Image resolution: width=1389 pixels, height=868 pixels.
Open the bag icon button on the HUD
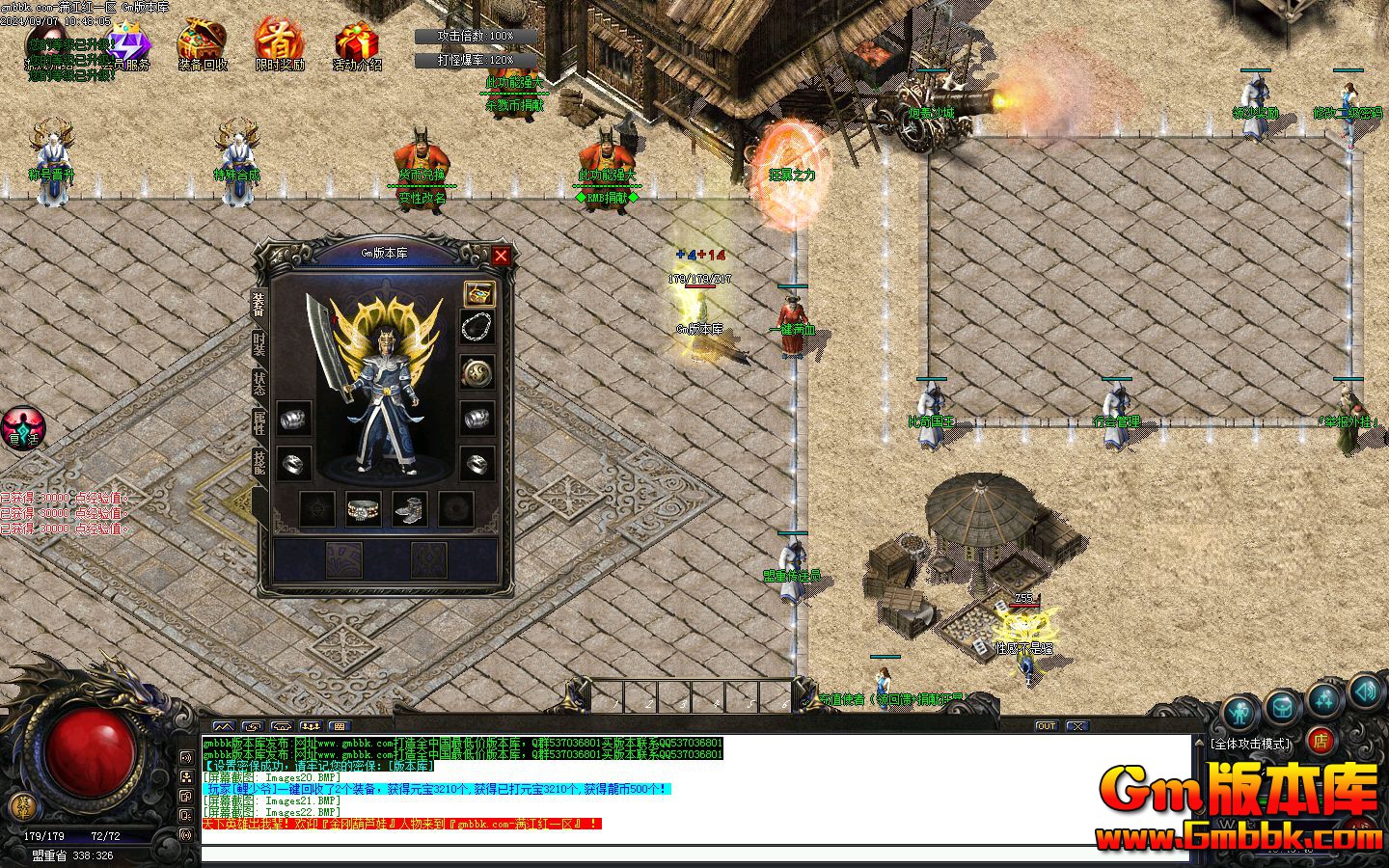tap(1282, 707)
